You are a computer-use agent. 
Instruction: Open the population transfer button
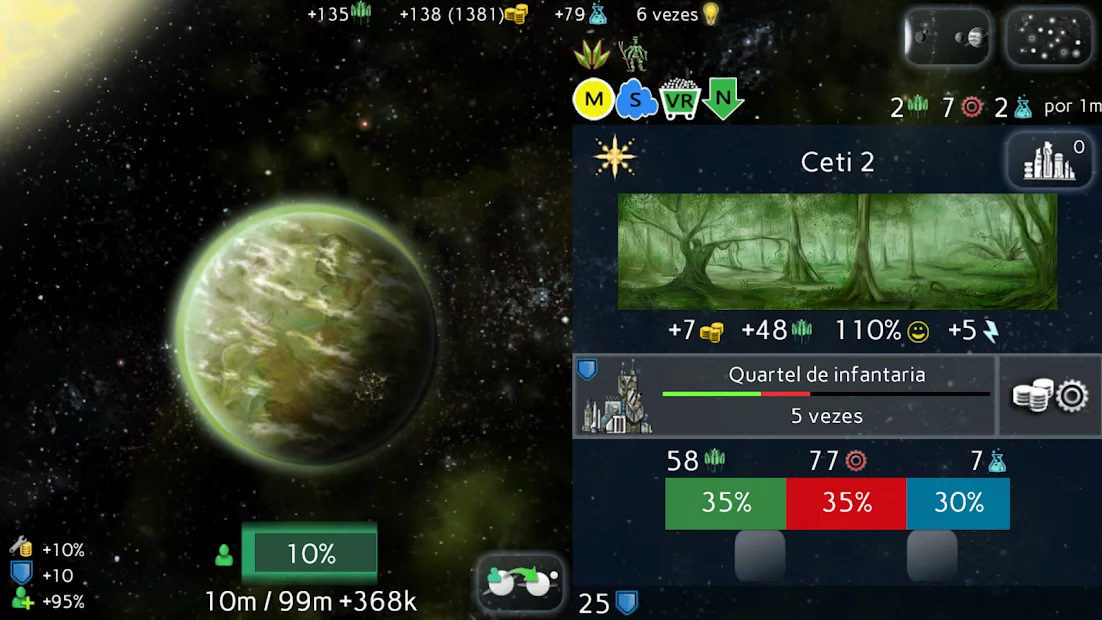coord(520,581)
